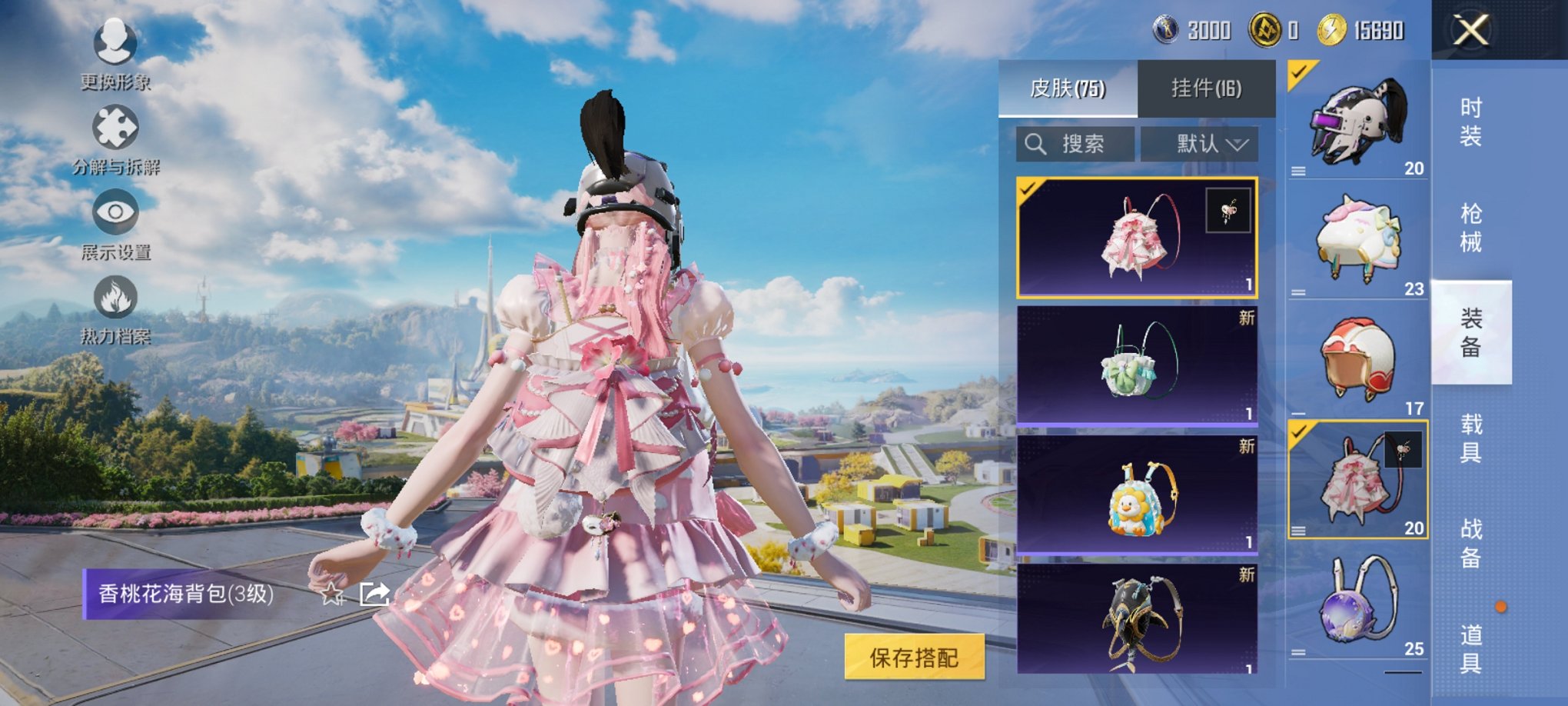
Task: Deselect the checkmark on the equipped helmet
Action: pos(1297,75)
